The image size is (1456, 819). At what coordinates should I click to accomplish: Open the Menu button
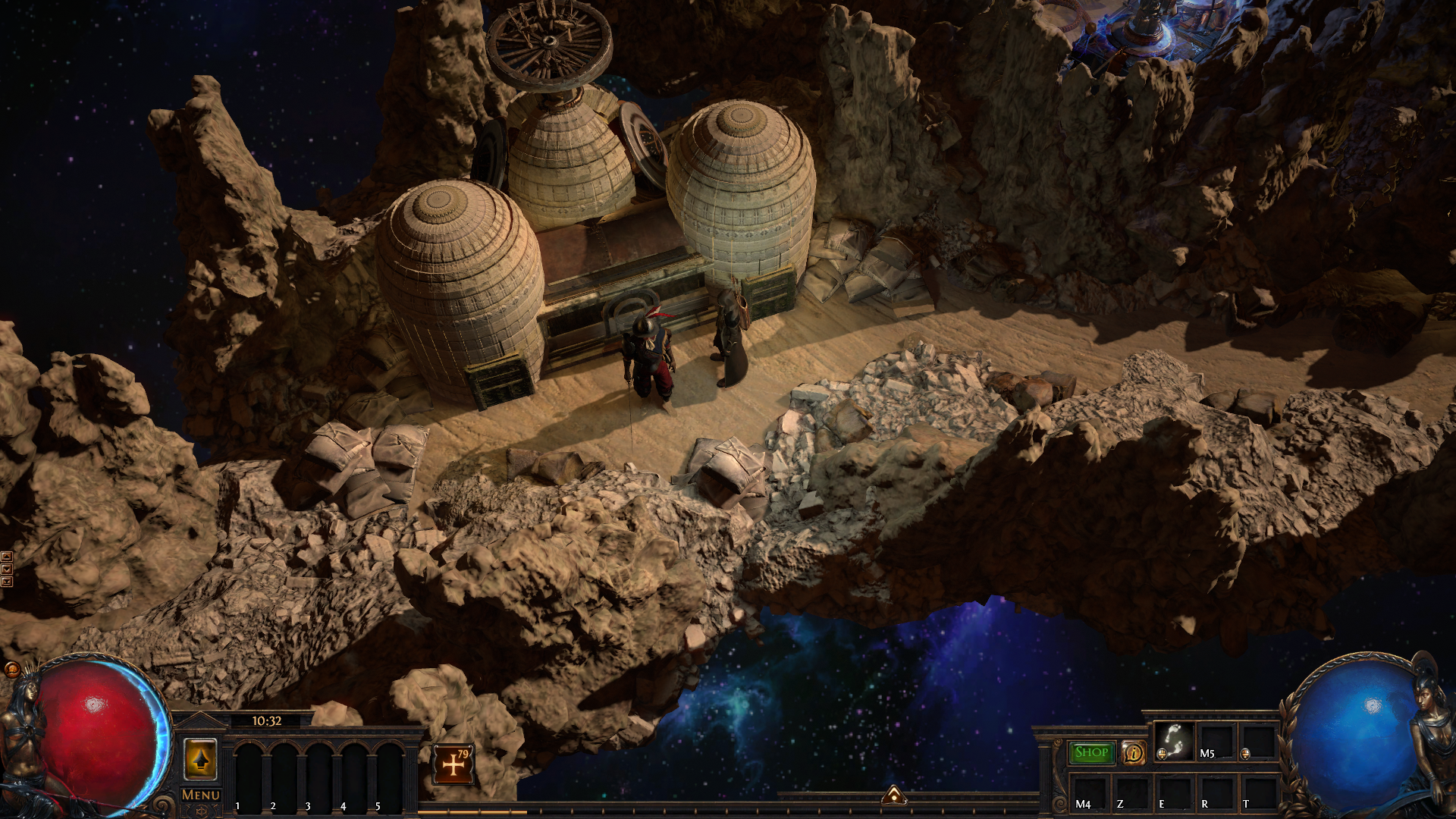tap(201, 795)
